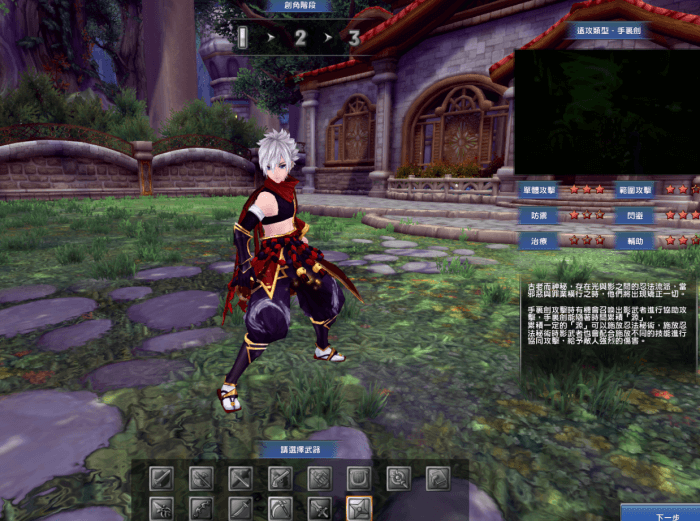
Task: Select the orb staff weapon icon
Action: pyautogui.click(x=398, y=478)
